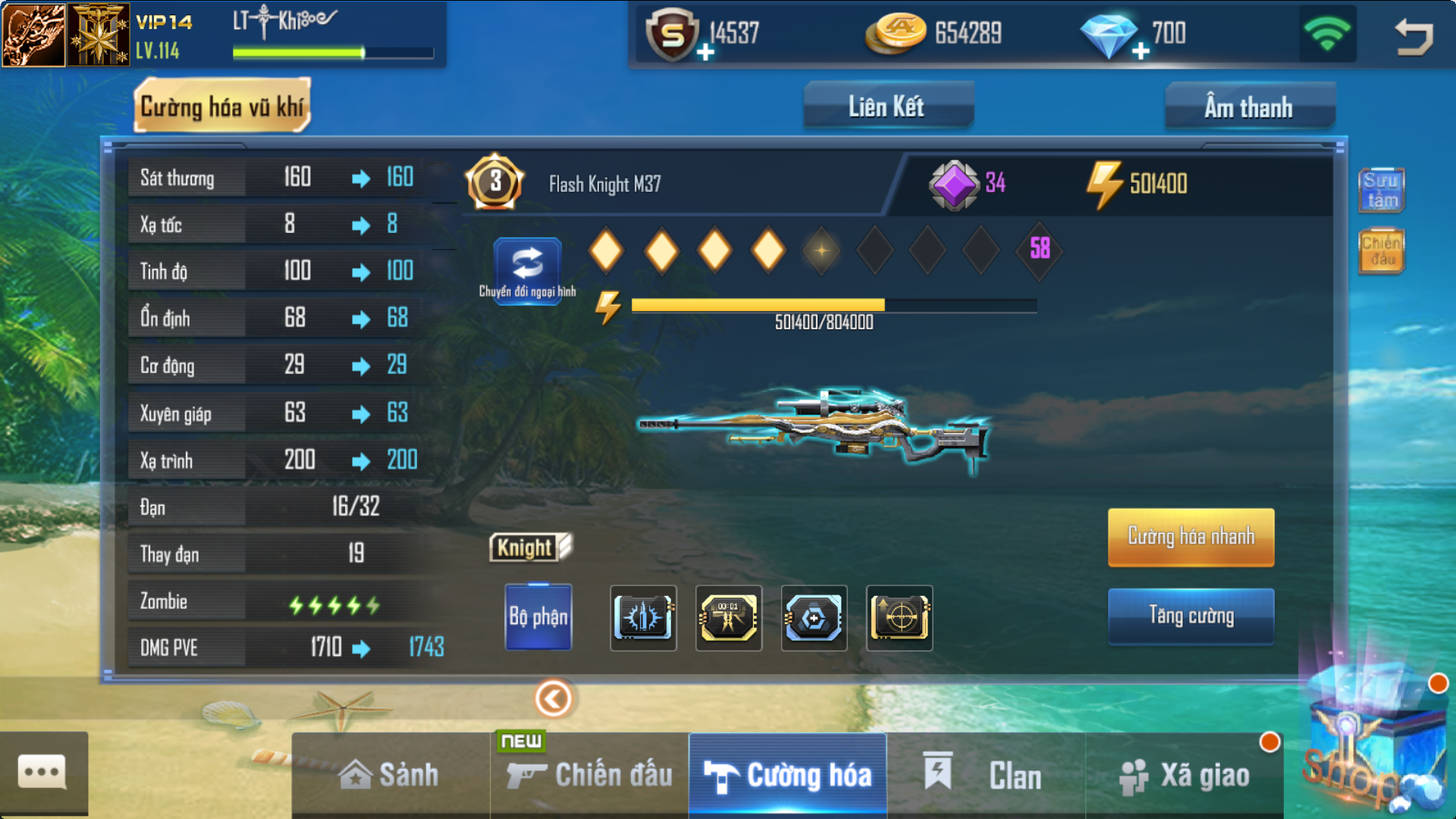Image resolution: width=1456 pixels, height=819 pixels.
Task: Click the Tăng cường button
Action: point(1191,616)
